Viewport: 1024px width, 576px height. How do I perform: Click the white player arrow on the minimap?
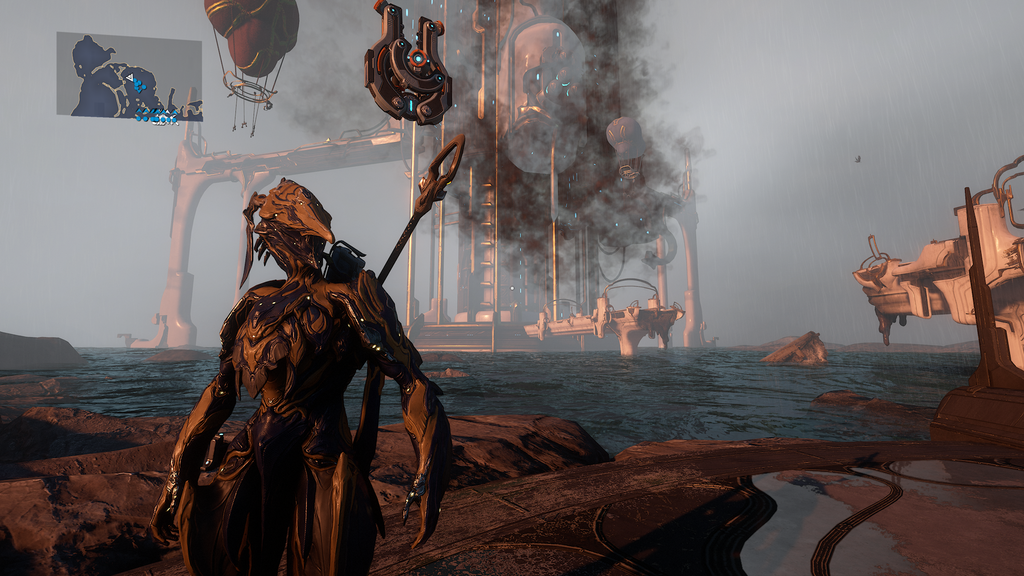click(129, 76)
